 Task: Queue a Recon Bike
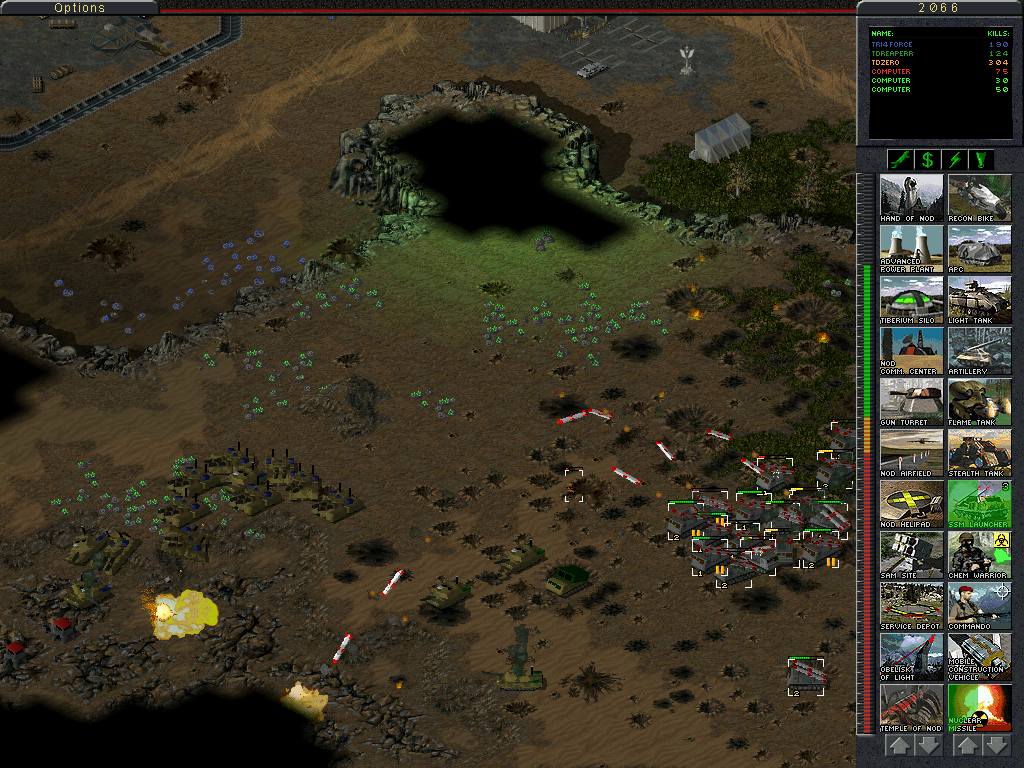tap(979, 198)
